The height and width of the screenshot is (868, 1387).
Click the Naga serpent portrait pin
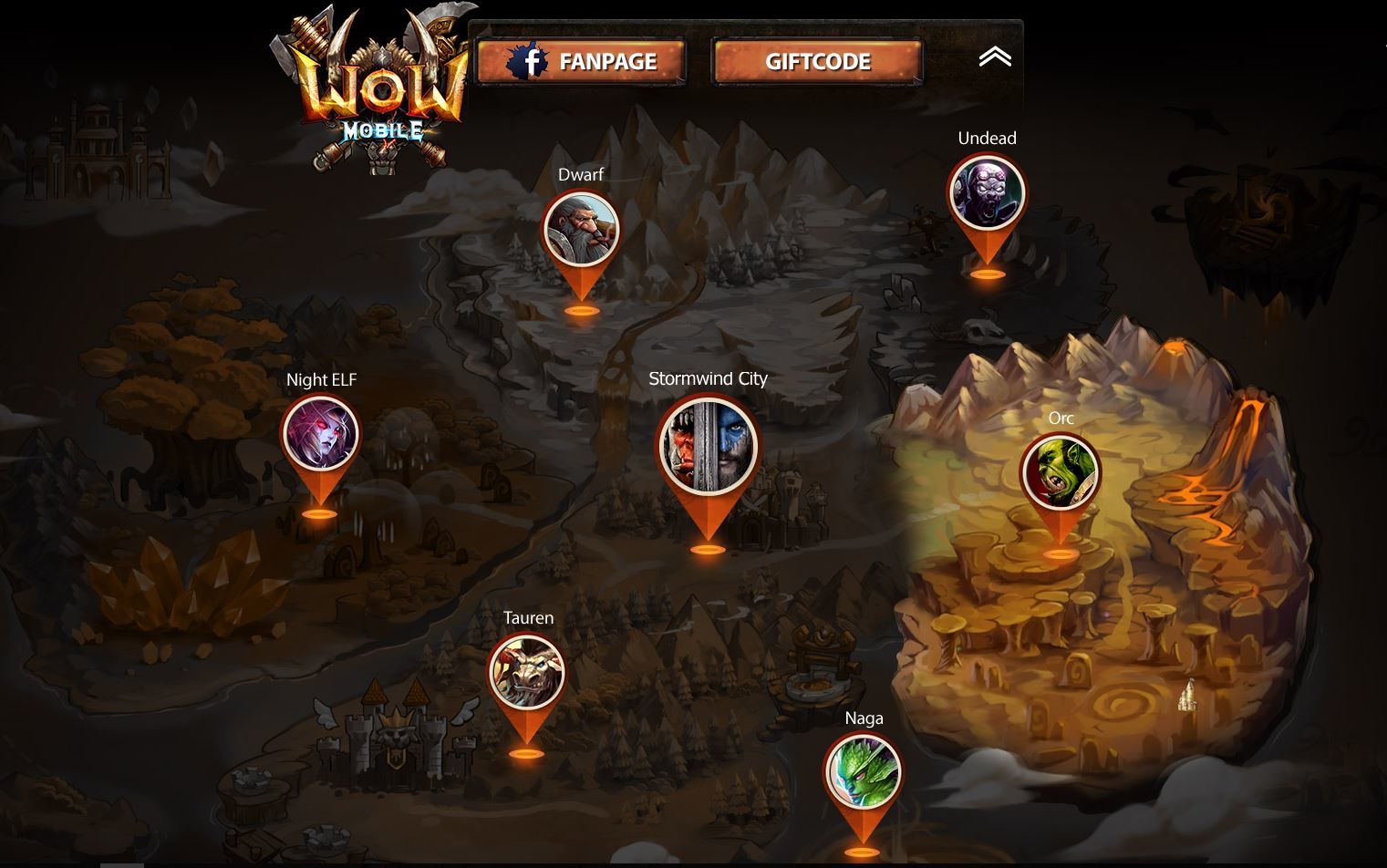864,772
